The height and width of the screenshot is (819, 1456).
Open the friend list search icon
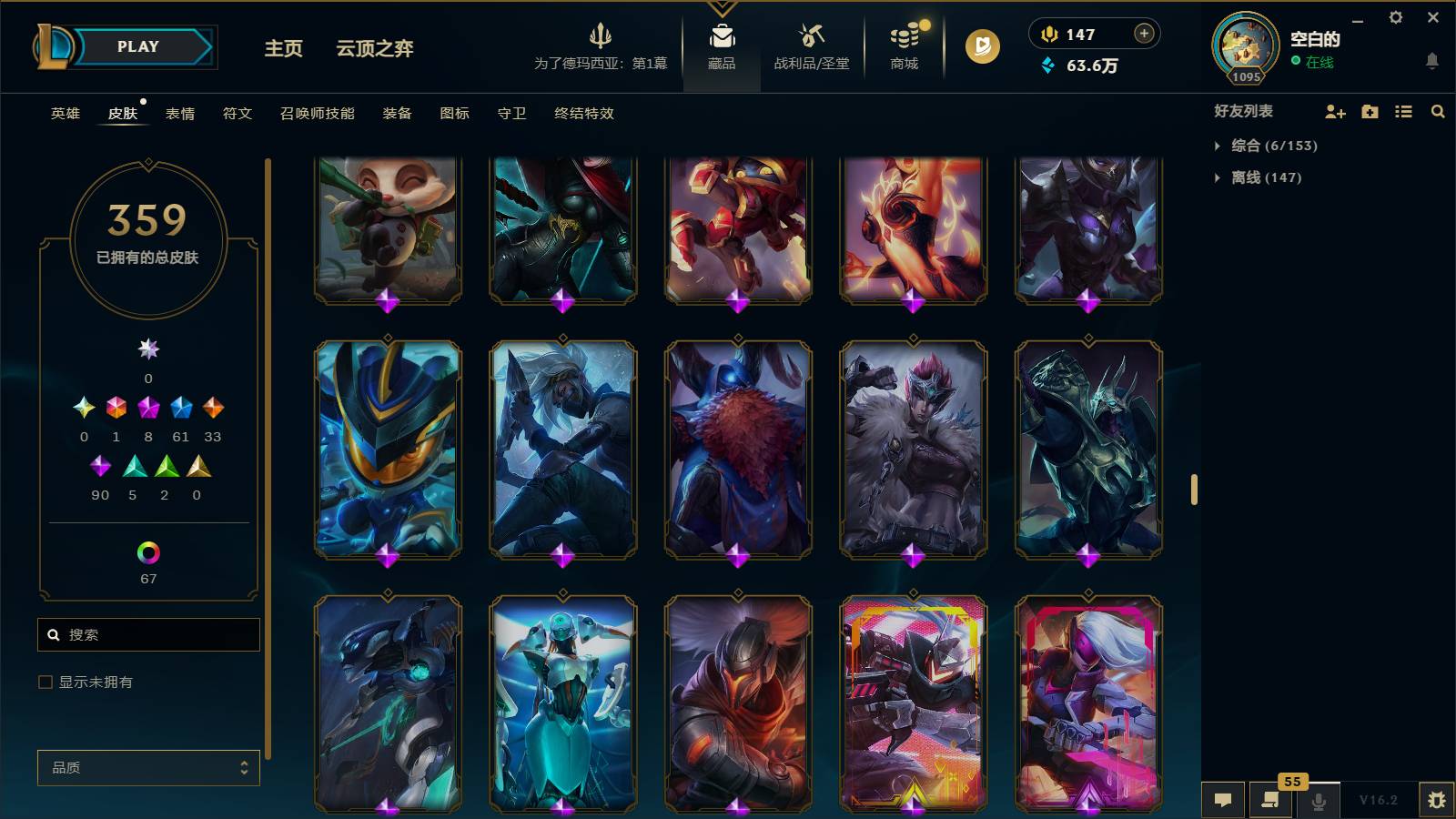1438,111
